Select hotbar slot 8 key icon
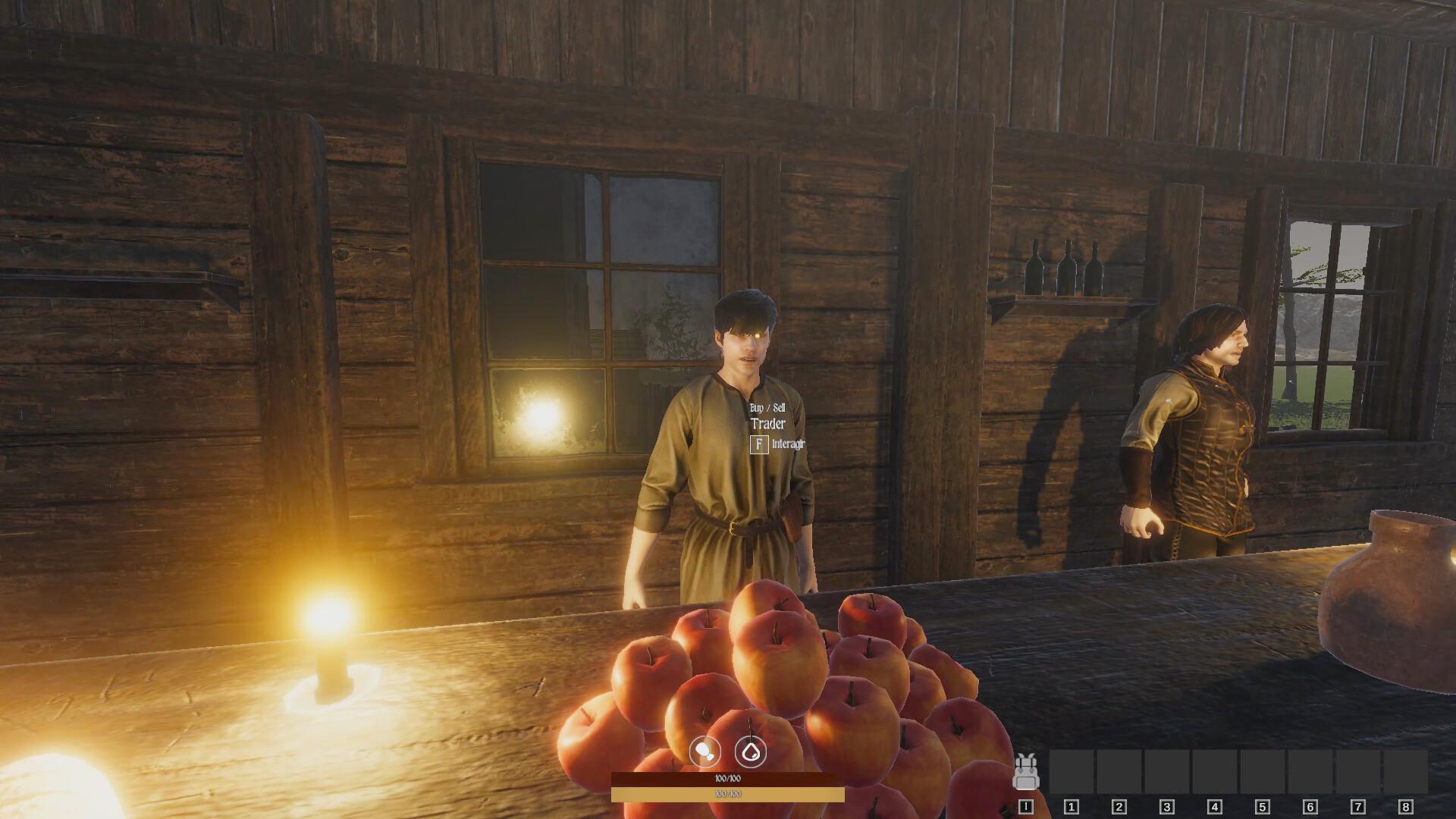Screen dimensions: 1456x819 [1405, 807]
